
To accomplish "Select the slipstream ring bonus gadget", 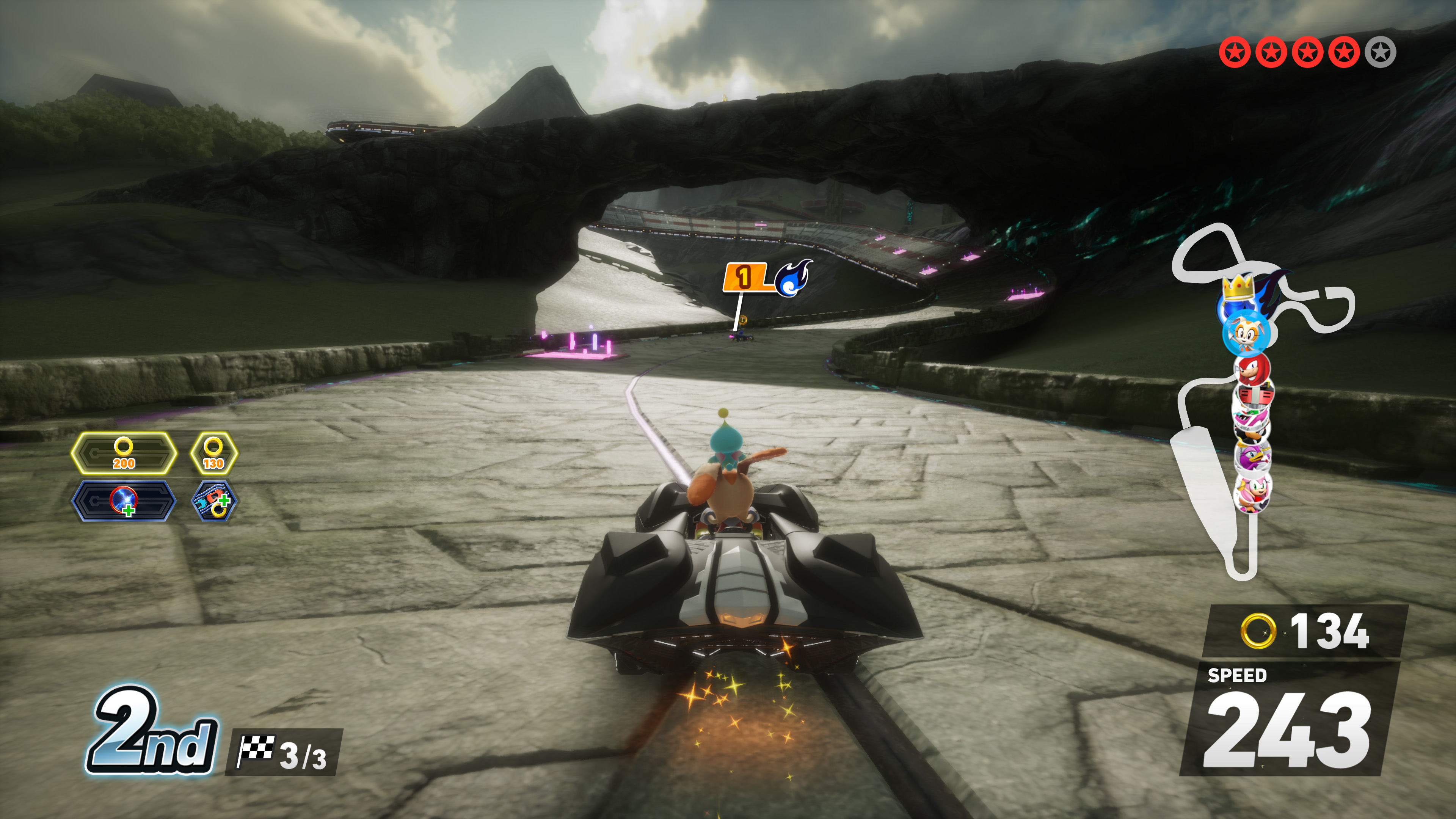I will [x=213, y=501].
